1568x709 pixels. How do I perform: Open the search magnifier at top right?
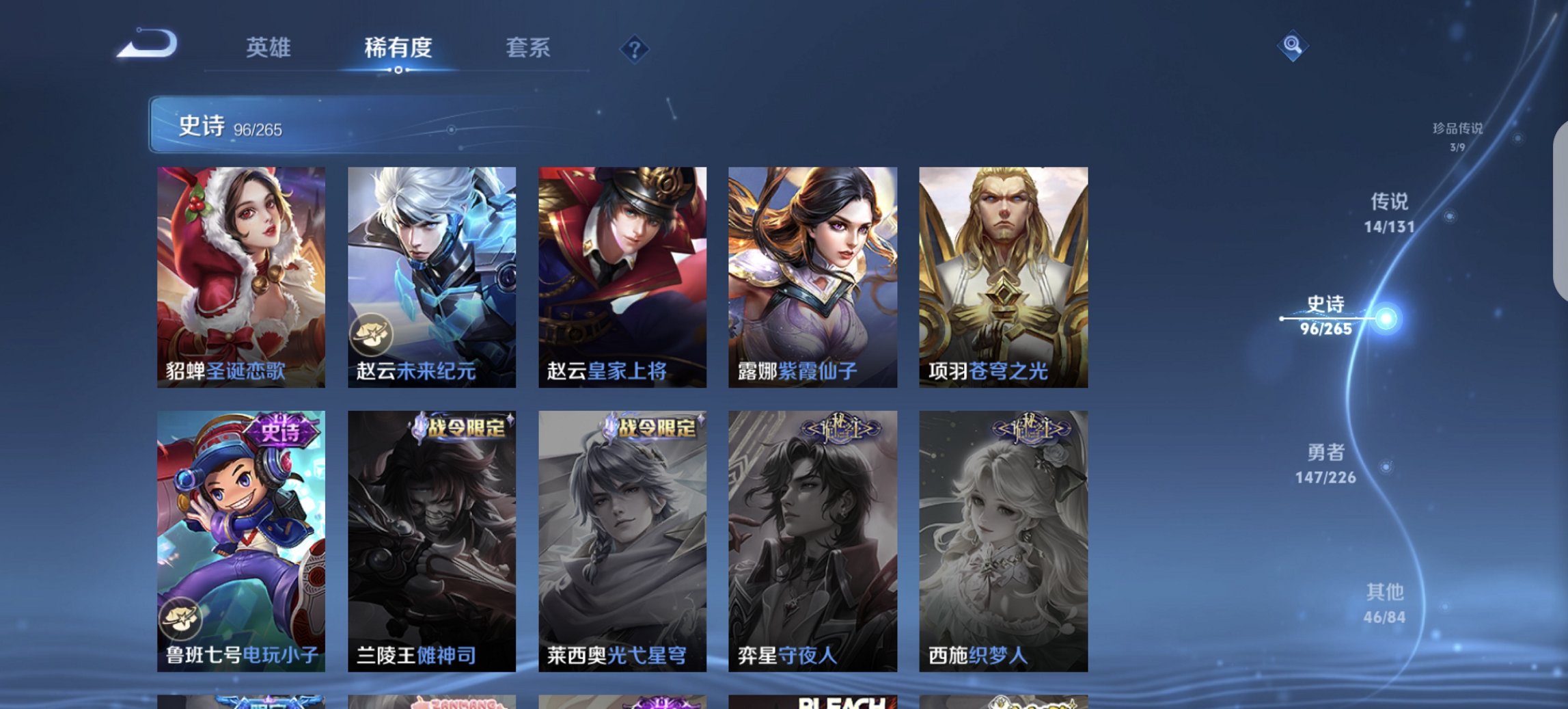pos(1293,45)
